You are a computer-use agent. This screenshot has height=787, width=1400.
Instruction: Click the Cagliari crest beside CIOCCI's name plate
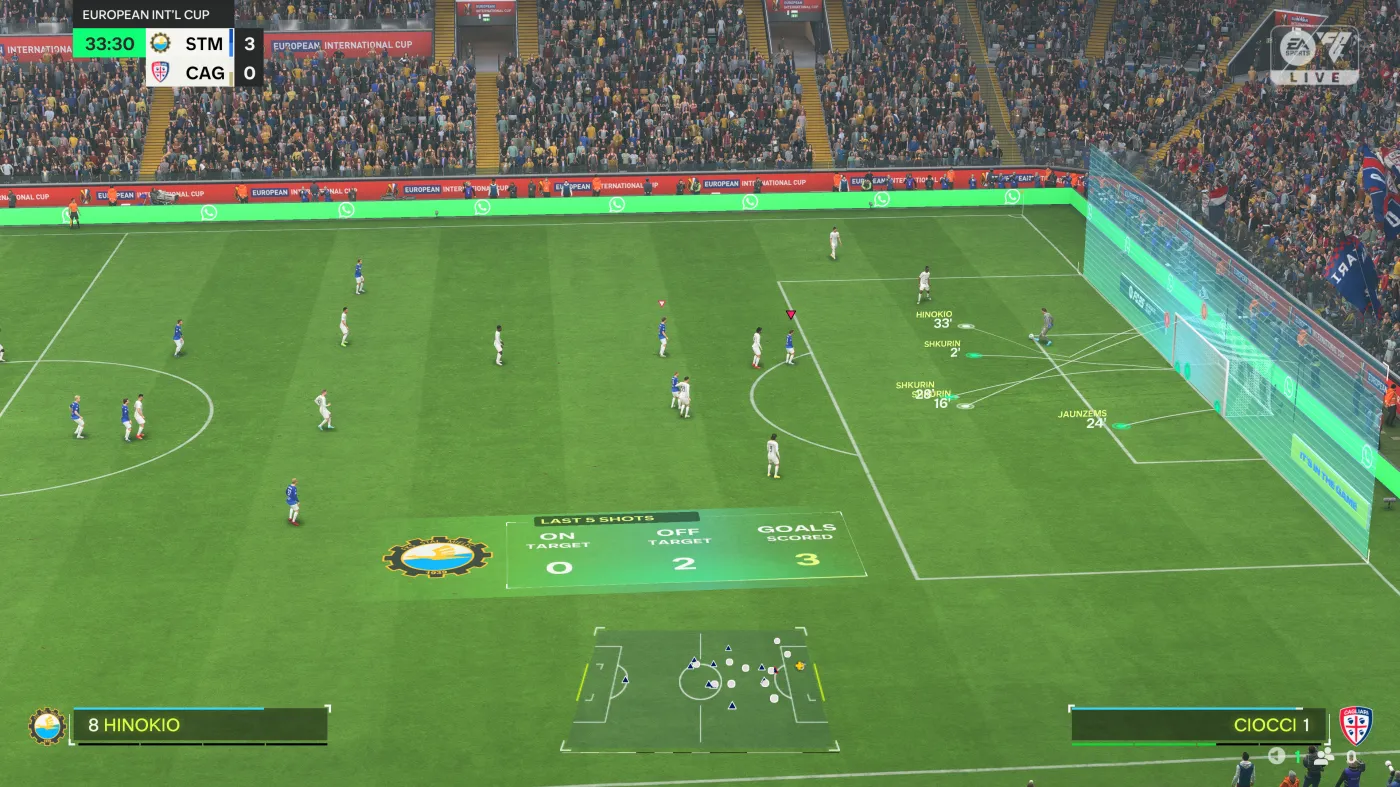click(1357, 725)
